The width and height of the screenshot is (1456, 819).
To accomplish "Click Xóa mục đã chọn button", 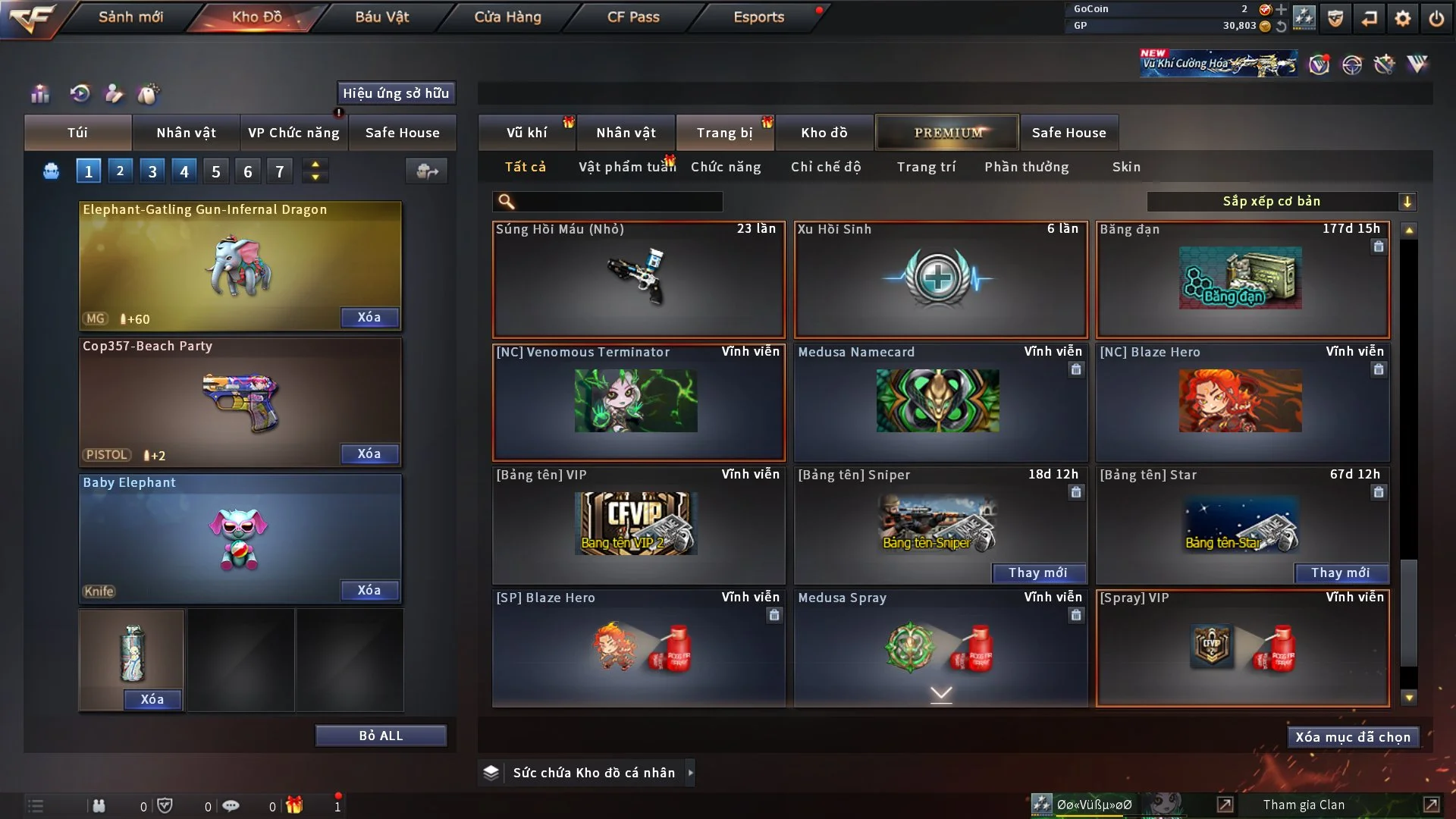I will tap(1352, 737).
